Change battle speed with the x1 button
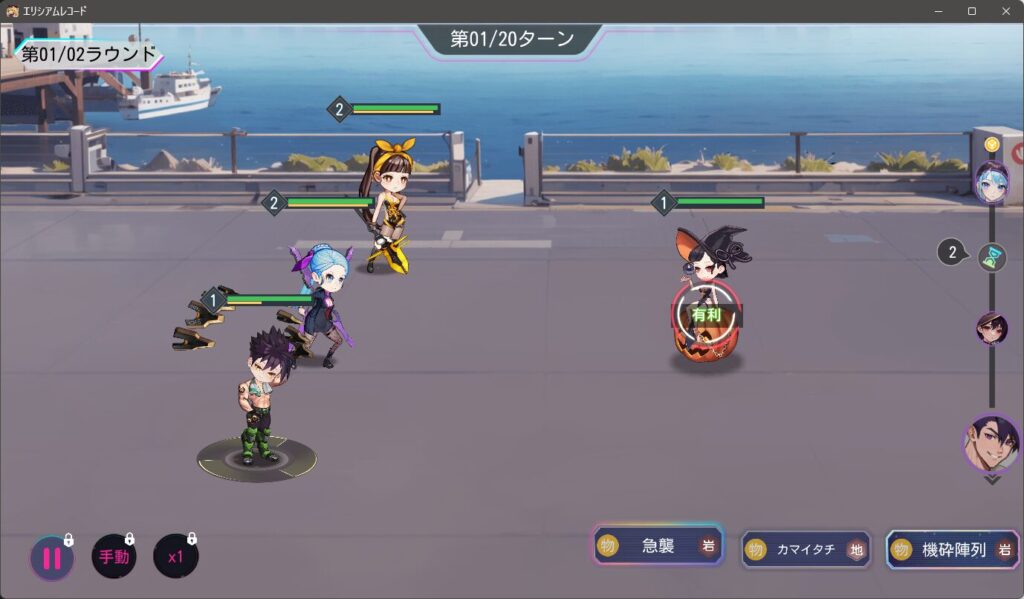1024x599 pixels. tap(176, 557)
